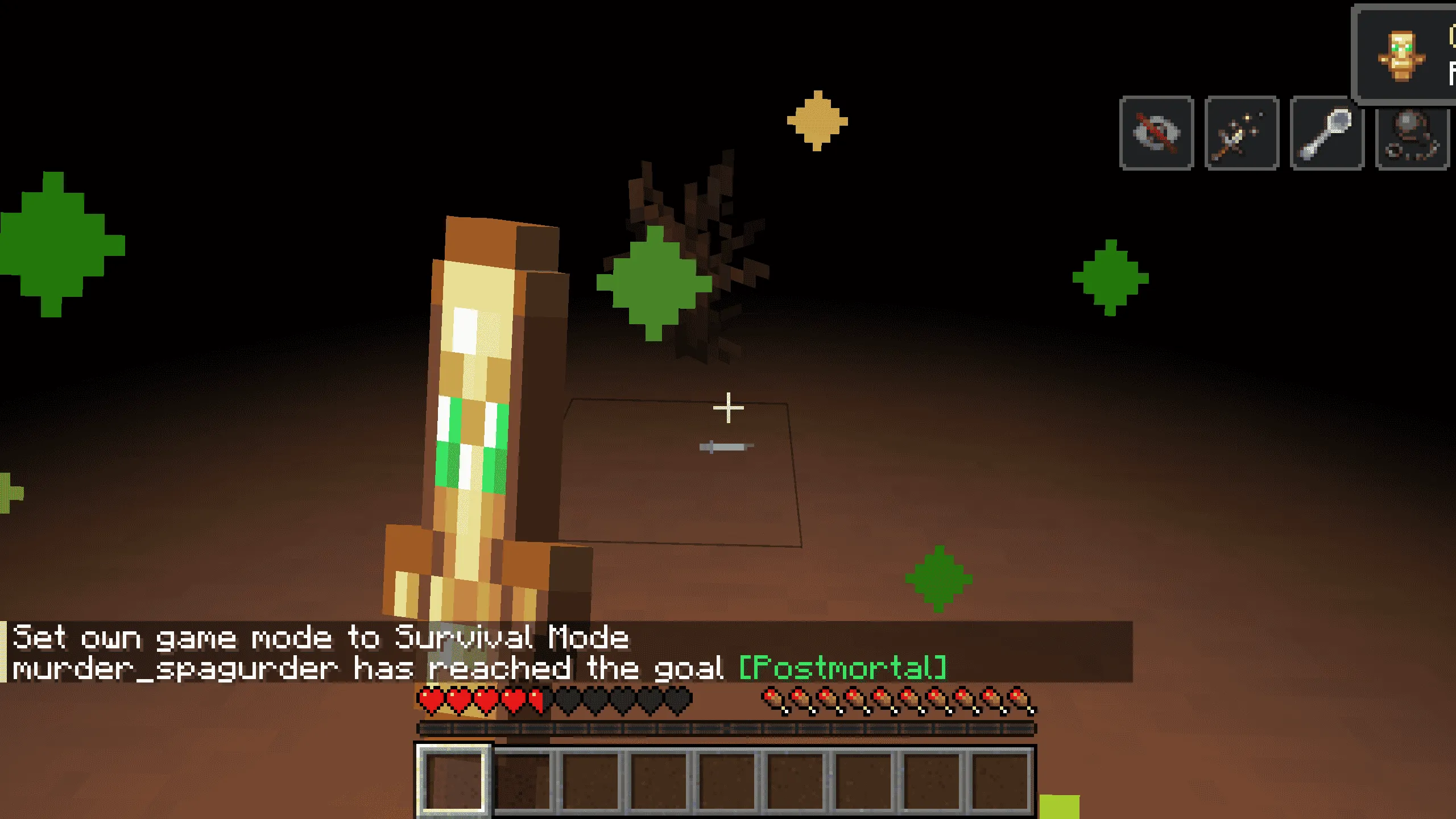Screen dimensions: 1456x819
Task: Select the highlighted first hotbar slot
Action: [x=455, y=781]
